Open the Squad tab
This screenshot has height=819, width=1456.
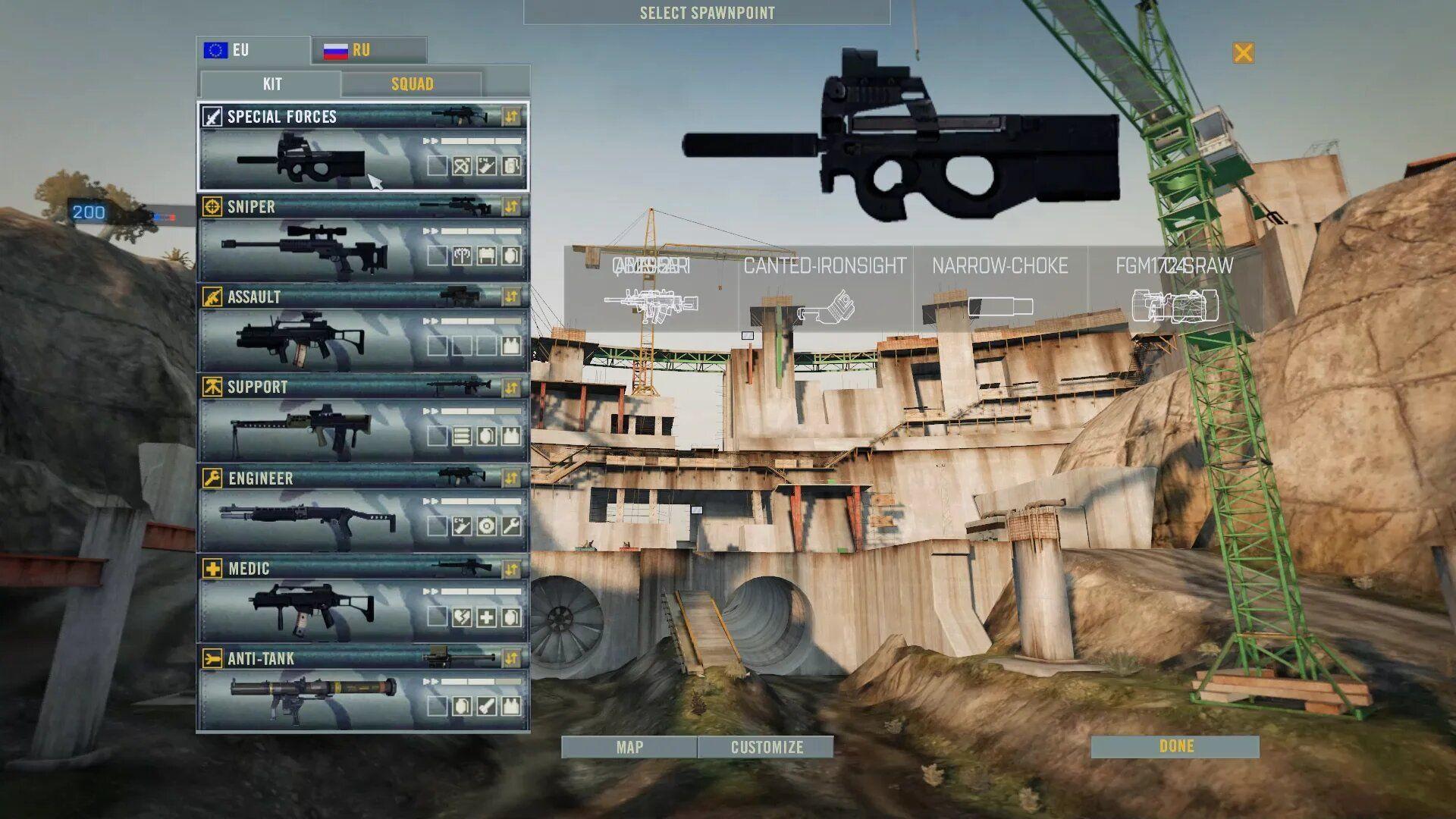[x=412, y=83]
